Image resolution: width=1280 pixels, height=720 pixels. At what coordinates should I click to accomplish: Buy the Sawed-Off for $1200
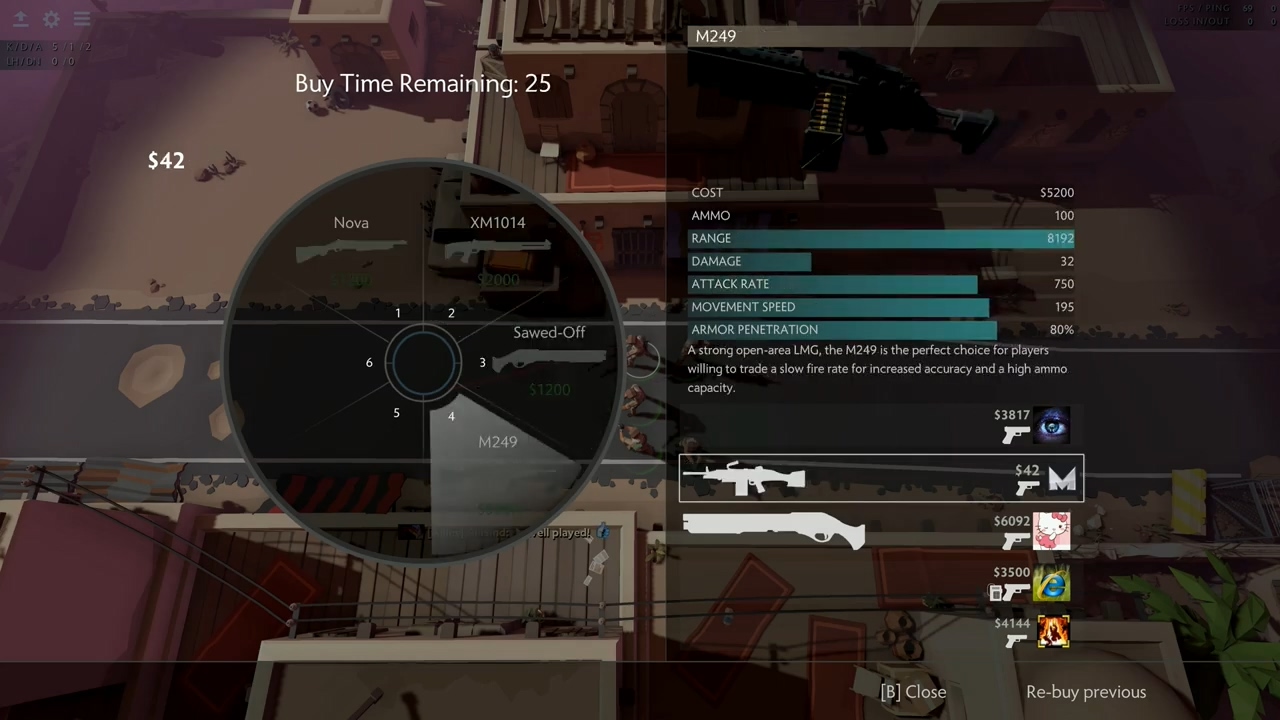pos(549,359)
